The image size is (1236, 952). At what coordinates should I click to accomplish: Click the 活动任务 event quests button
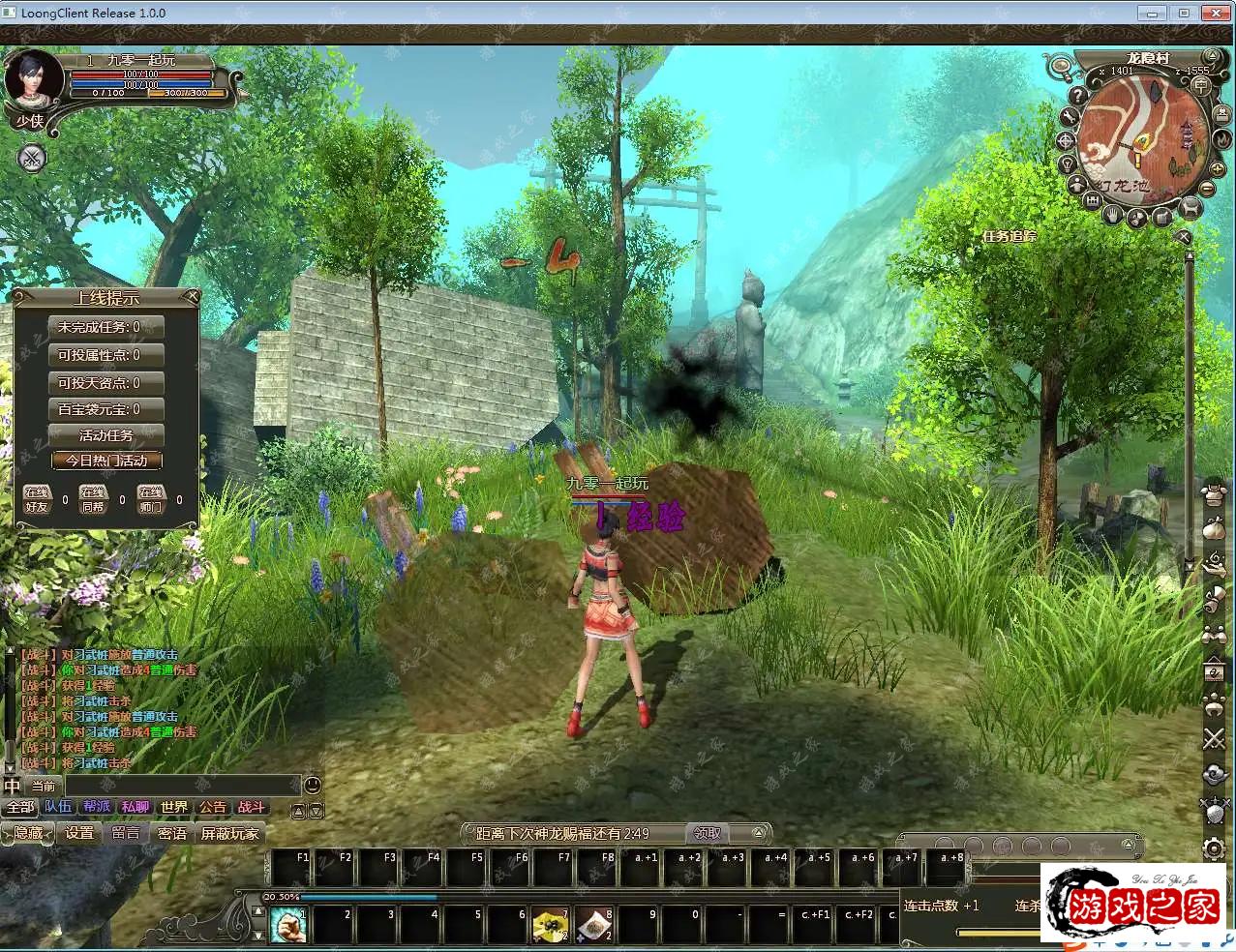click(x=106, y=434)
